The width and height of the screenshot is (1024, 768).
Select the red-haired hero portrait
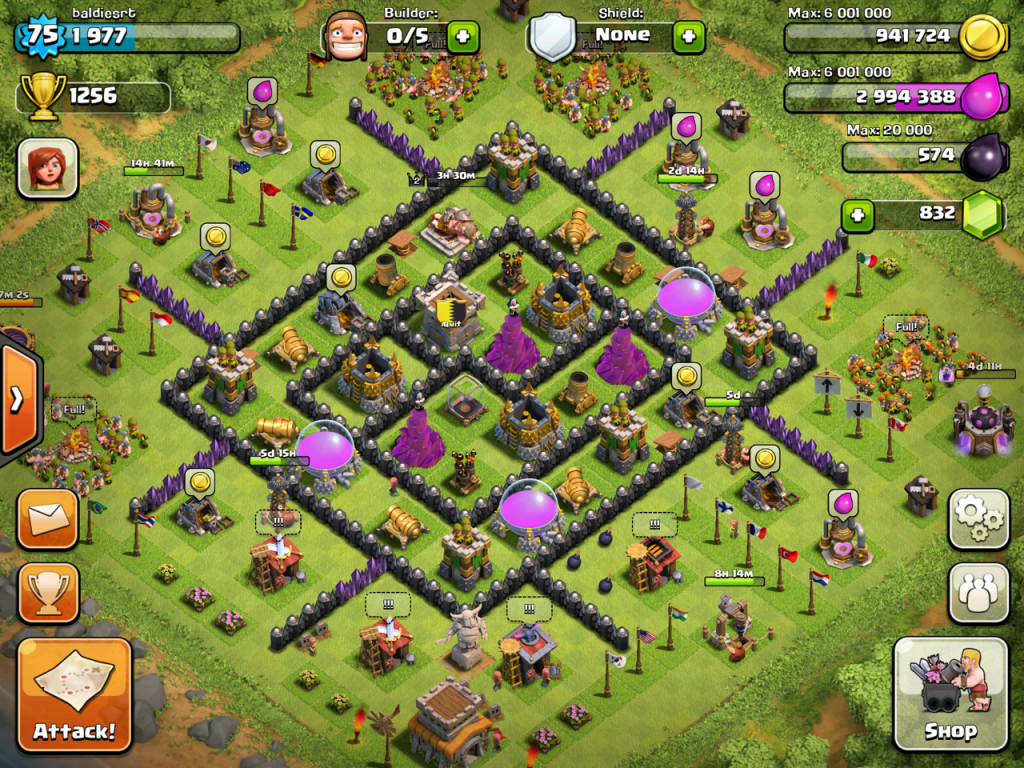pos(47,168)
